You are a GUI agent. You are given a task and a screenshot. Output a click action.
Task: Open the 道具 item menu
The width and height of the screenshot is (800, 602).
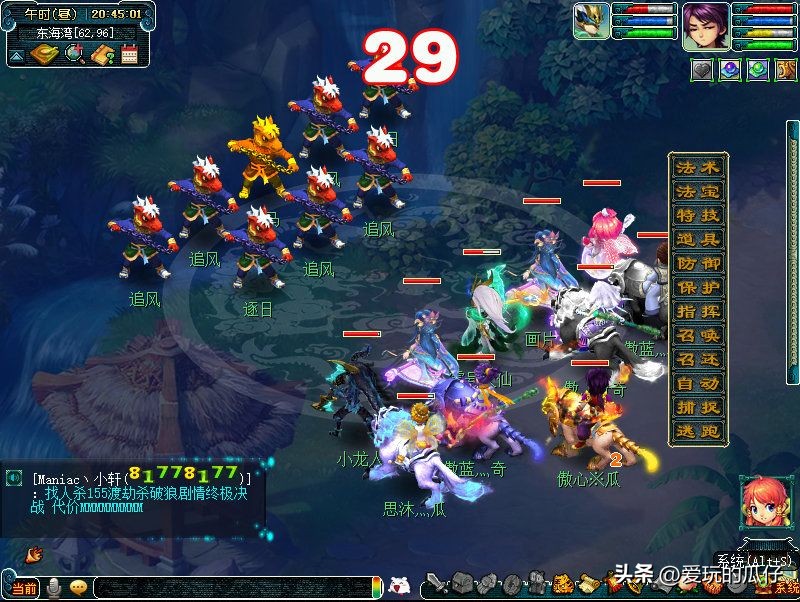[x=697, y=240]
